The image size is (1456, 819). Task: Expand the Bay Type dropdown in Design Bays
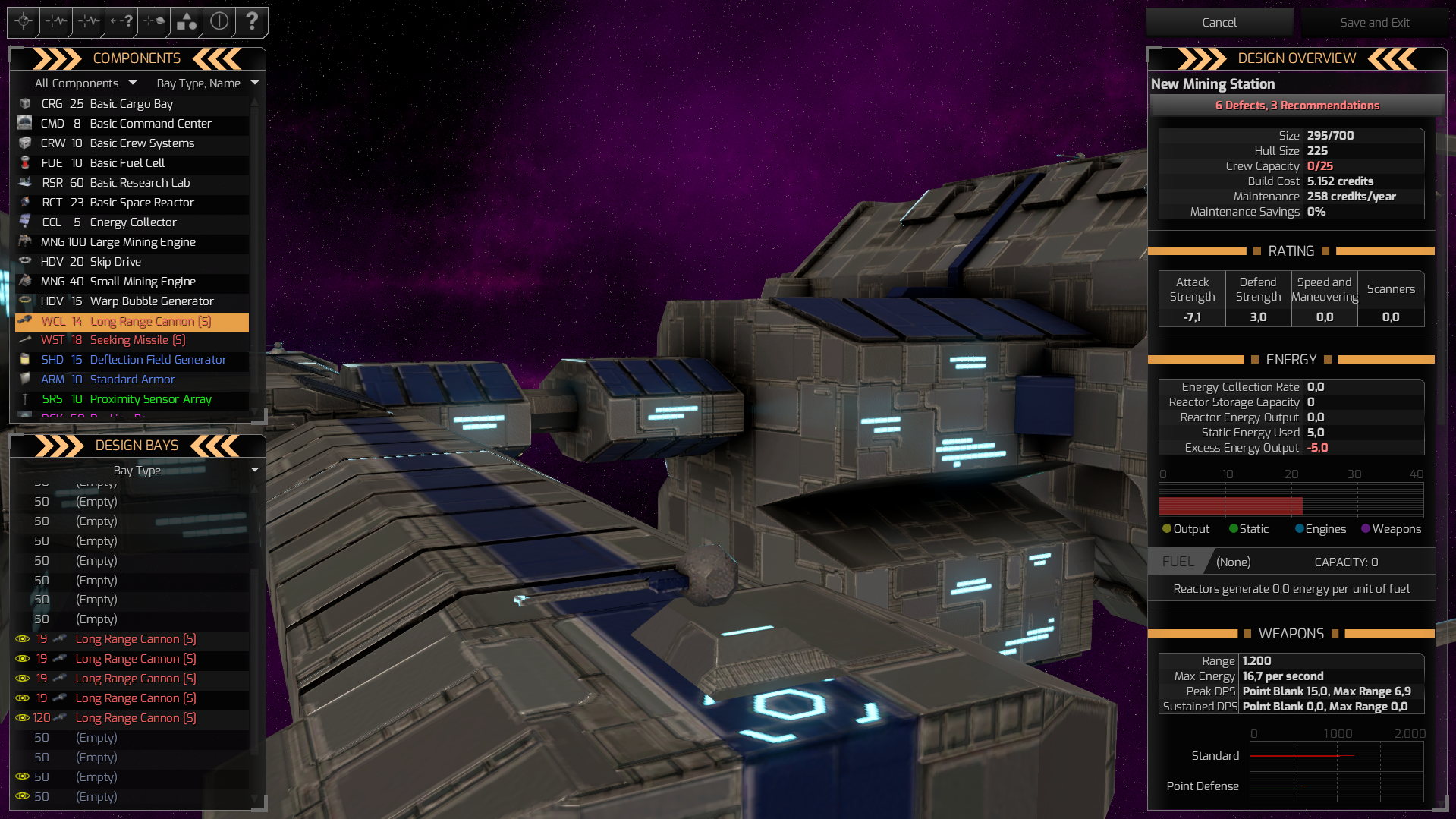click(137, 471)
